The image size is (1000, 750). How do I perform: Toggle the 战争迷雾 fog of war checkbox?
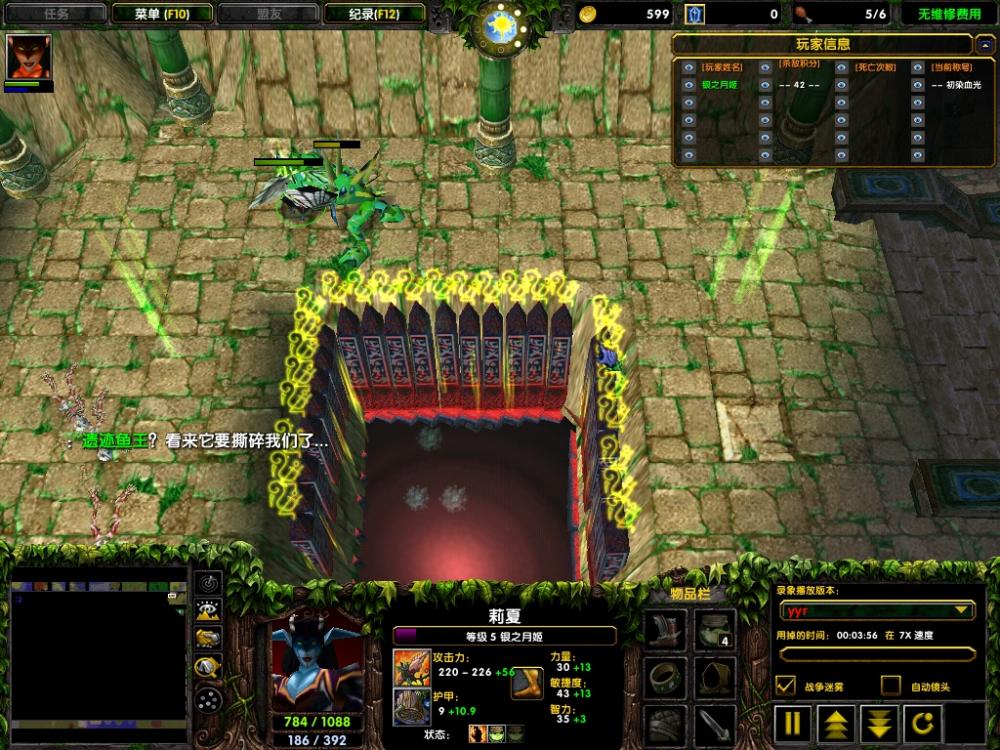click(786, 686)
